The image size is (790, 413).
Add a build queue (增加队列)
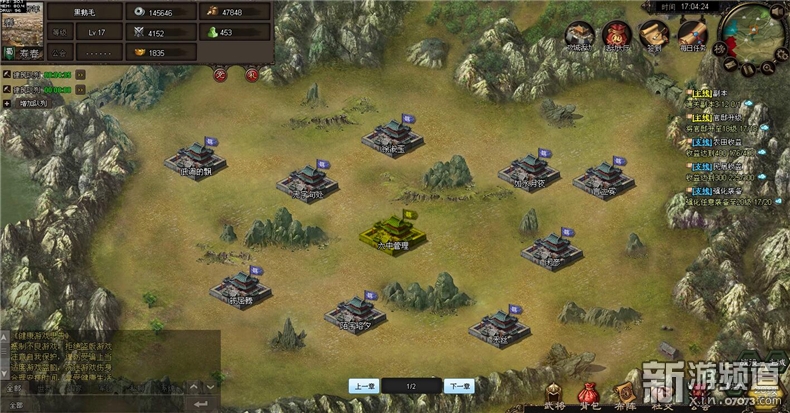(30, 102)
